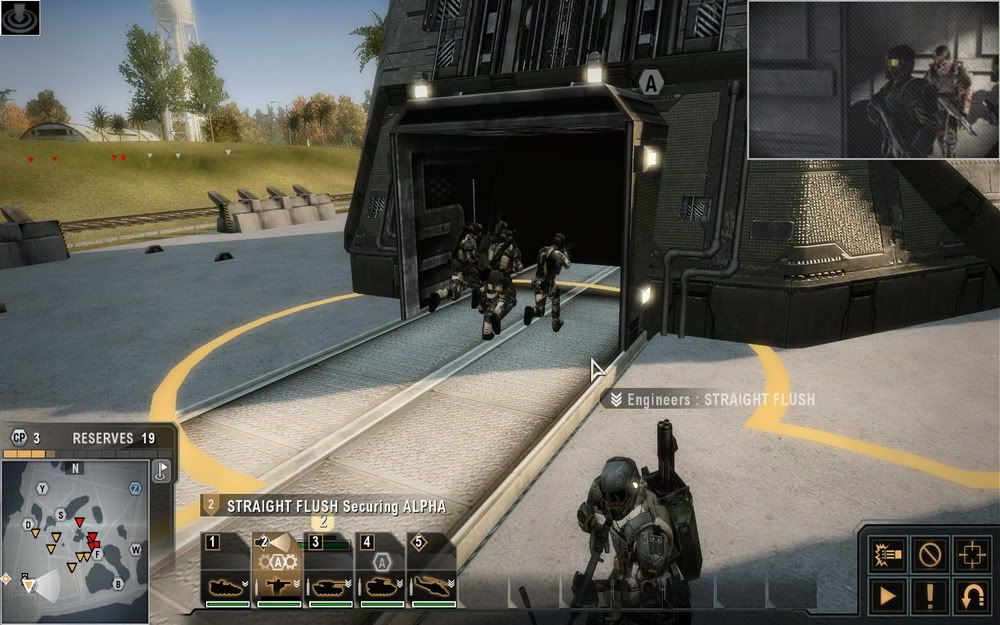Toggle the flag button beside the minimap

(161, 472)
